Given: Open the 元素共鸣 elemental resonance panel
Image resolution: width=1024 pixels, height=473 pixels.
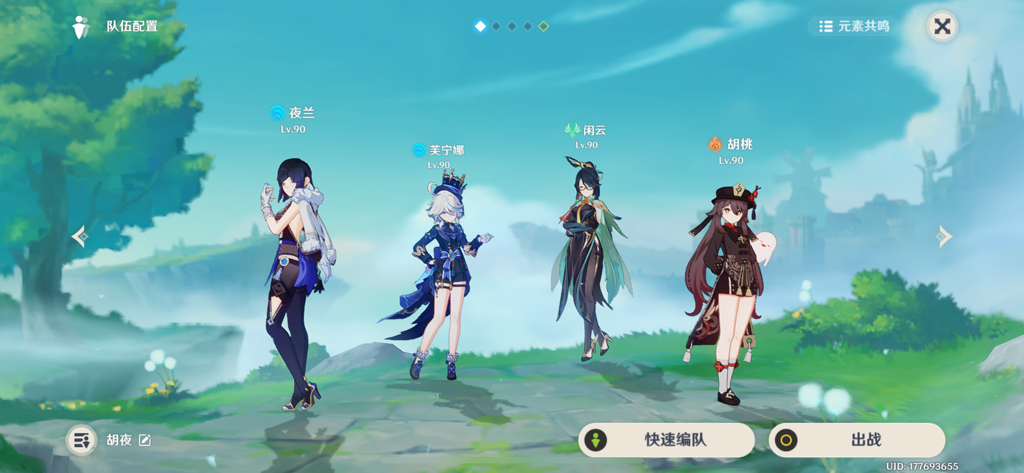Looking at the screenshot, I should click(853, 27).
